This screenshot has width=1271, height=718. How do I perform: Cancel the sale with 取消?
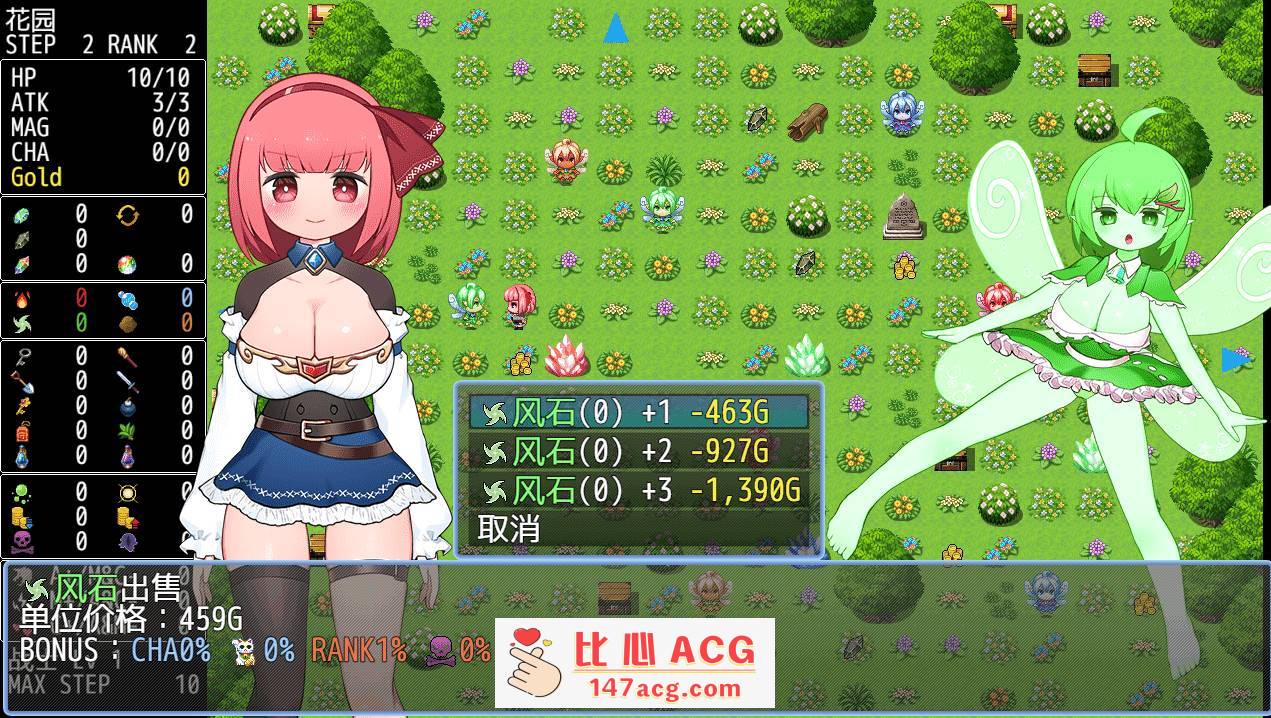pos(509,528)
